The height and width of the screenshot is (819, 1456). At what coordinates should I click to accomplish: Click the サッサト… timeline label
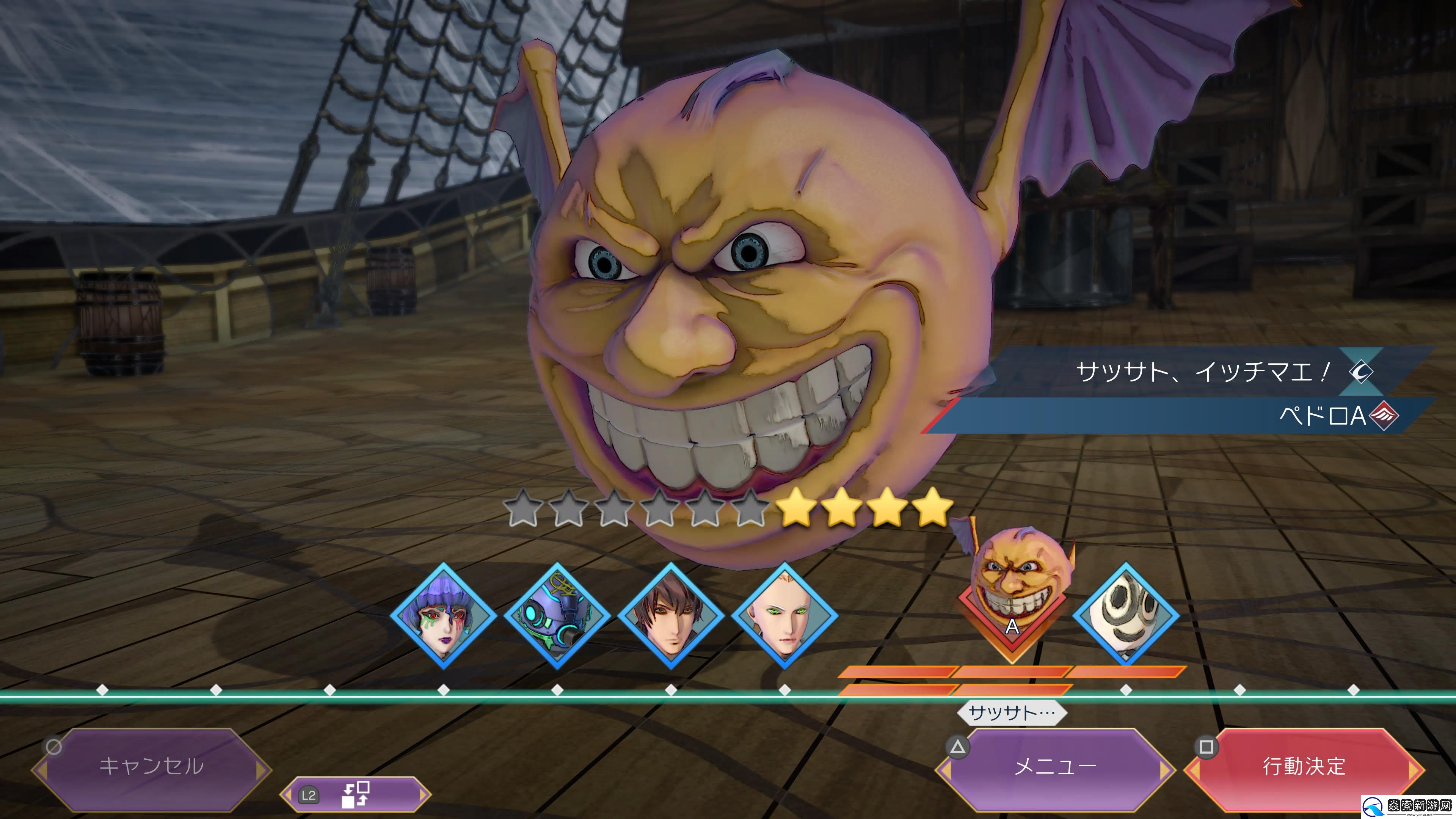click(x=1012, y=712)
